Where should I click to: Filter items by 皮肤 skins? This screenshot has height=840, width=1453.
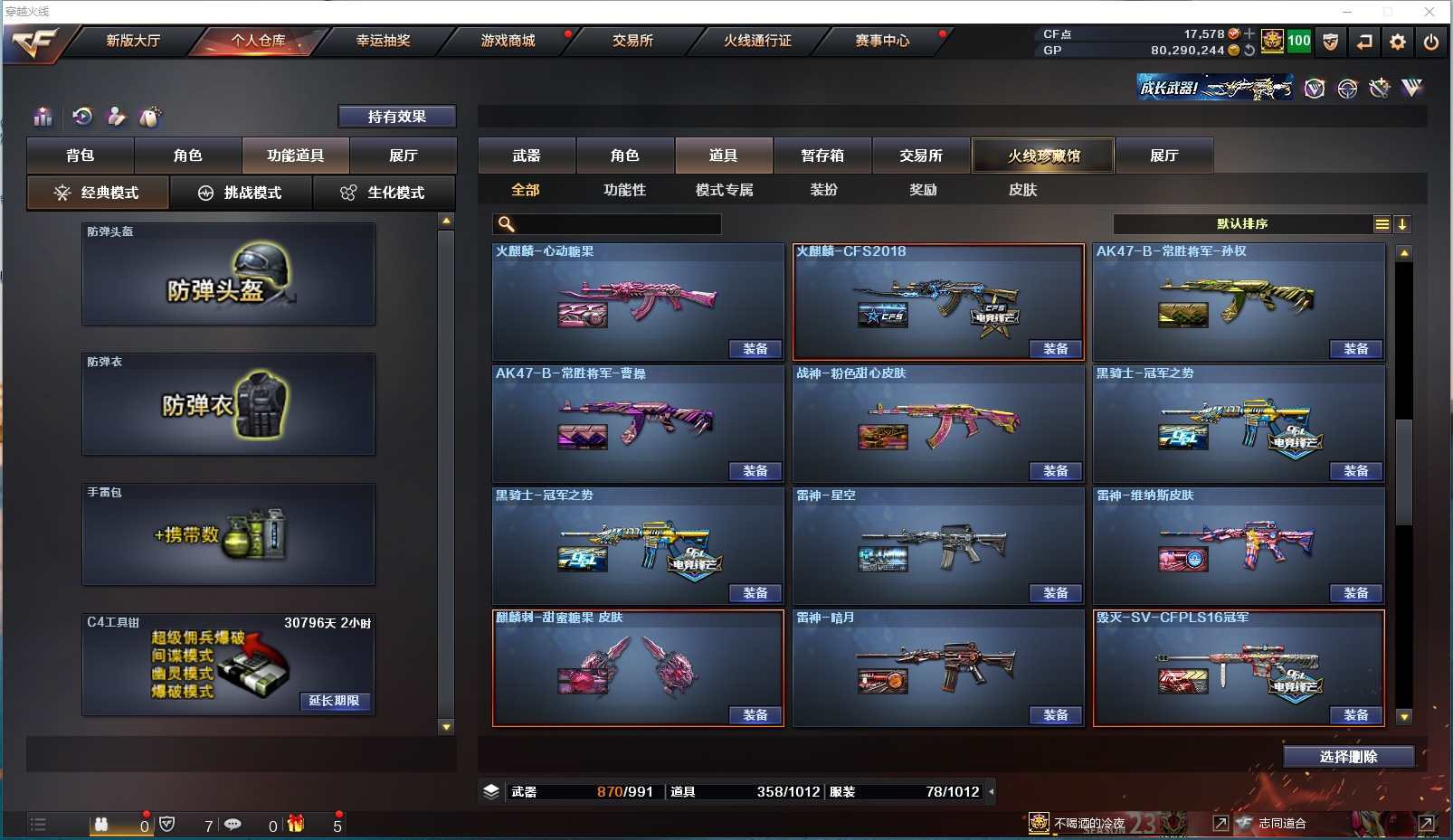pyautogui.click(x=1022, y=190)
